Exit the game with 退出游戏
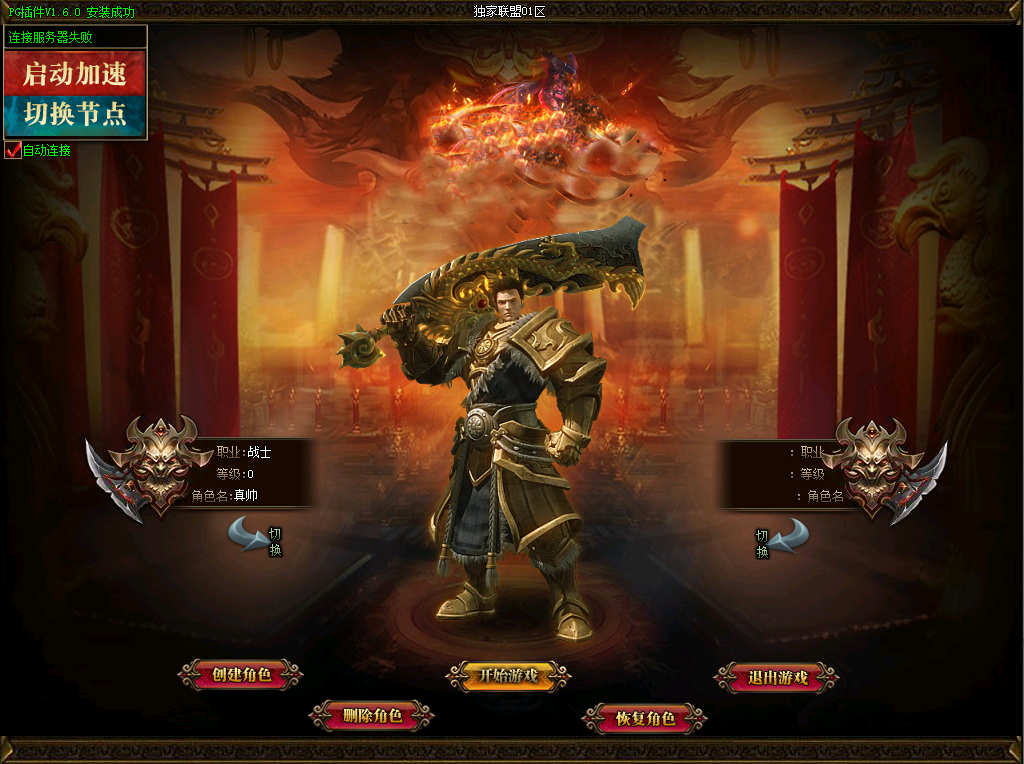 tap(777, 678)
